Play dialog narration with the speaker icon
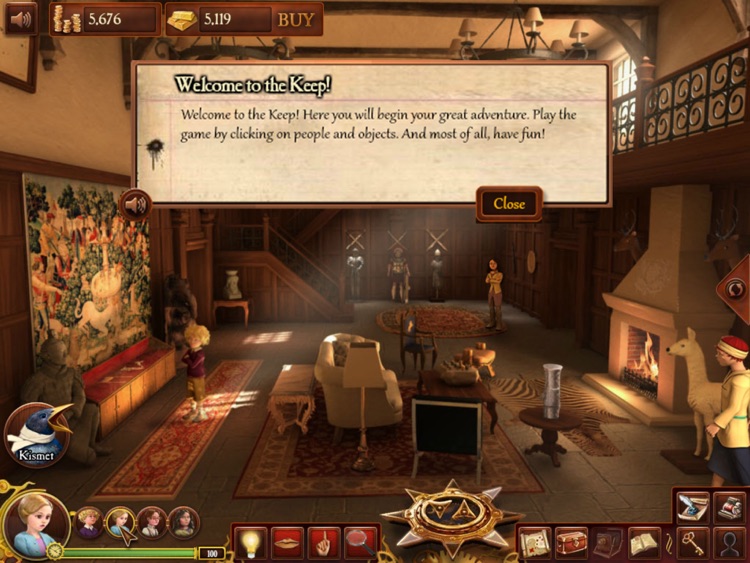This screenshot has width=750, height=563. pyautogui.click(x=135, y=206)
